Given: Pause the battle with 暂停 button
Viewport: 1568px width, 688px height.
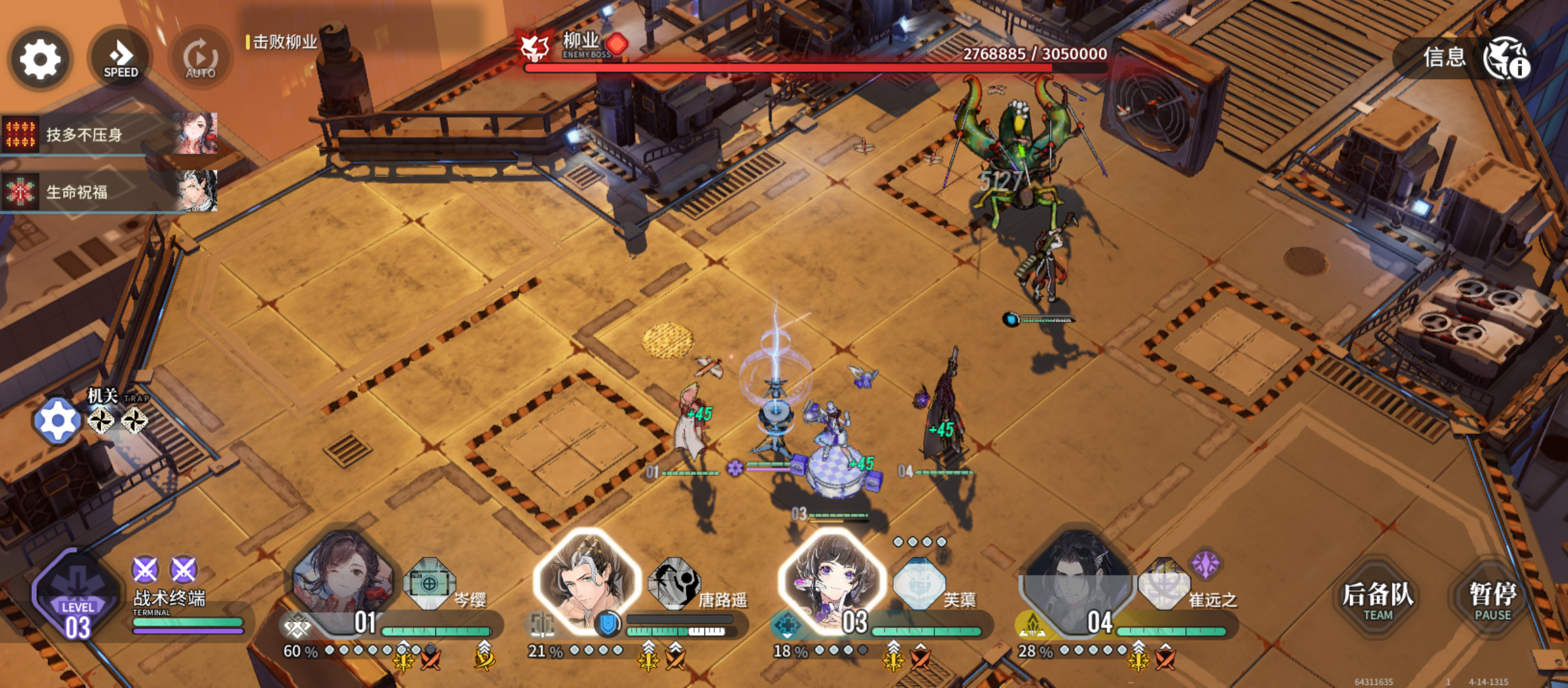Looking at the screenshot, I should pos(1492,599).
